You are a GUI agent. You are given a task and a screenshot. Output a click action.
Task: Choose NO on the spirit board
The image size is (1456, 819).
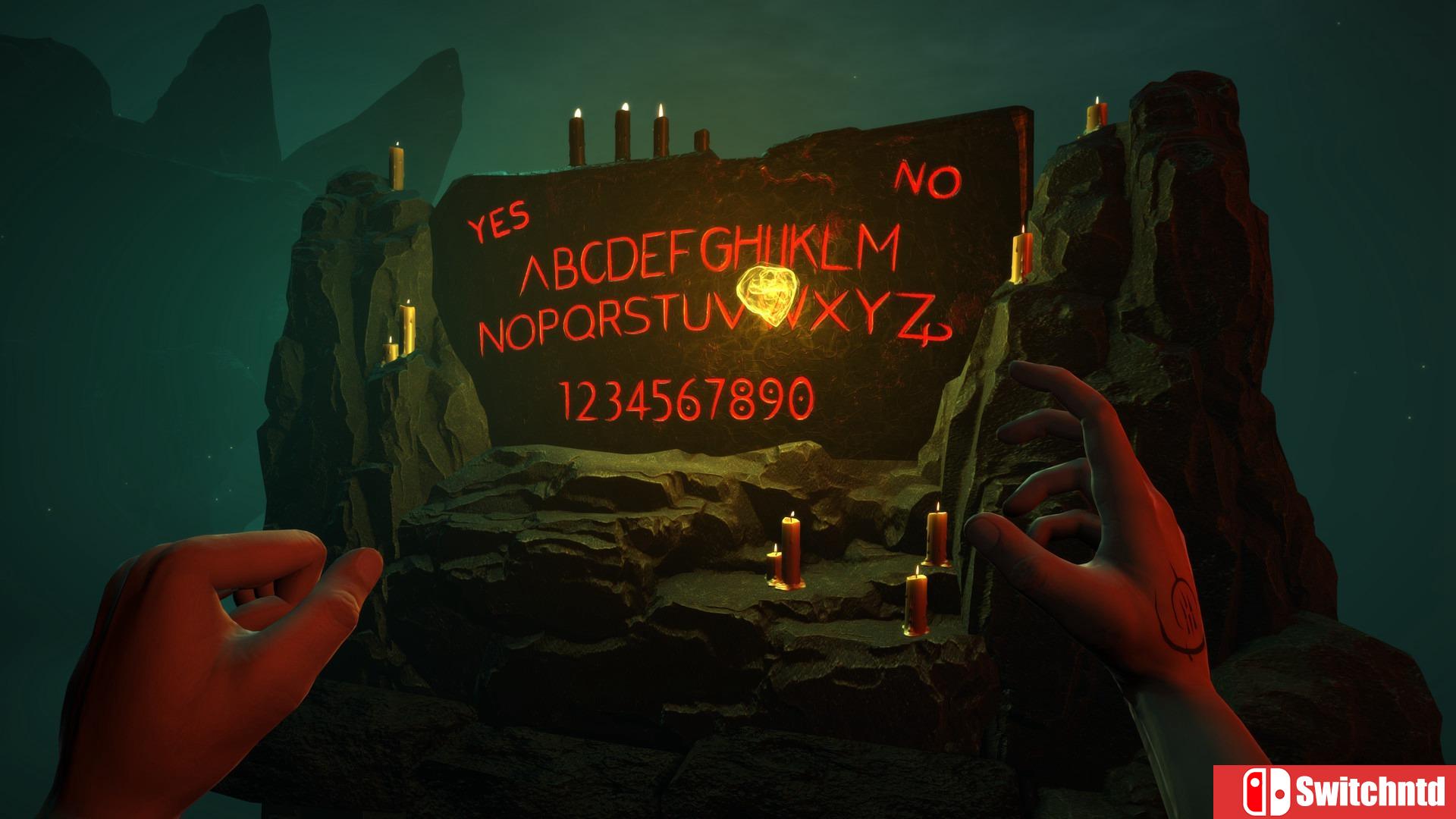pos(927,180)
